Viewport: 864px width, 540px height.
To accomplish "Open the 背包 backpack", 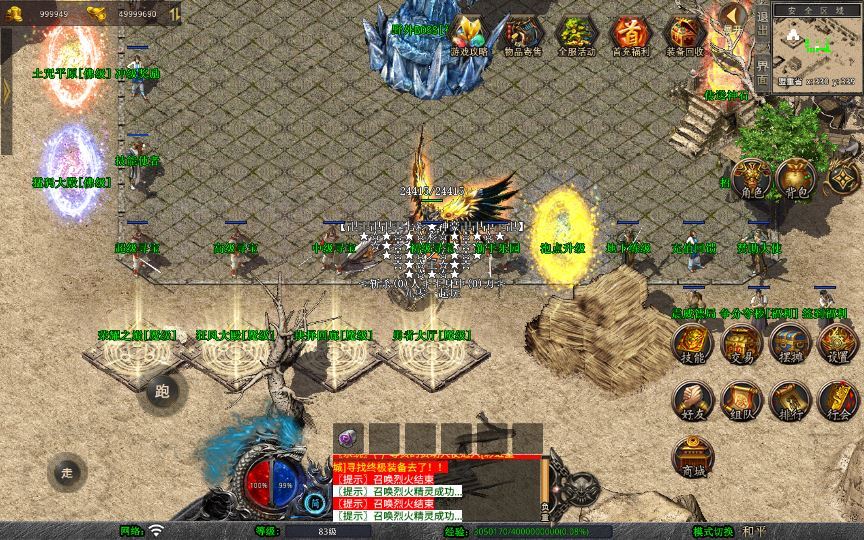I will 796,180.
